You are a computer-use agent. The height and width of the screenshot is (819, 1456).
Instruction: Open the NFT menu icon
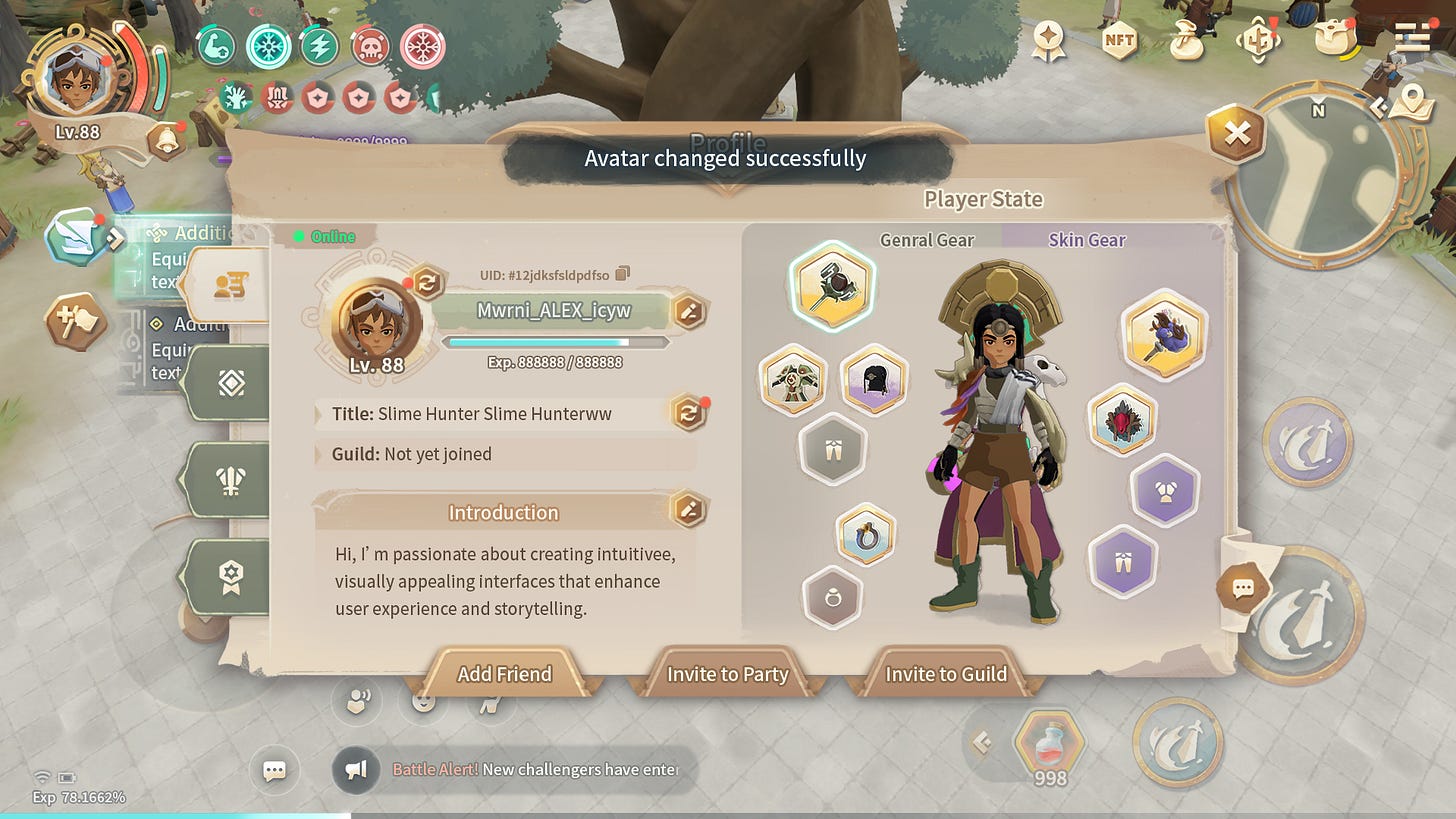1119,41
